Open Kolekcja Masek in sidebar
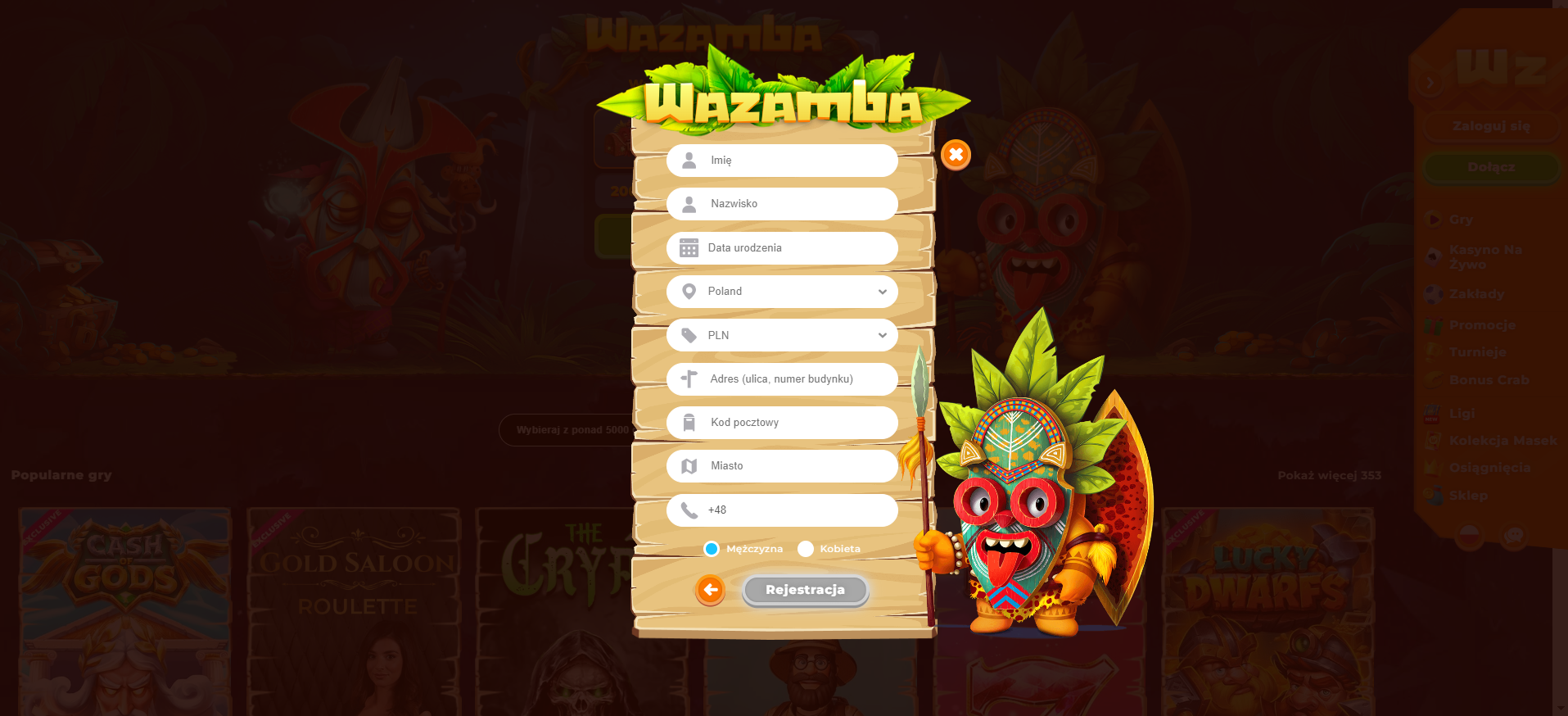Image resolution: width=1568 pixels, height=716 pixels. 1433,441
